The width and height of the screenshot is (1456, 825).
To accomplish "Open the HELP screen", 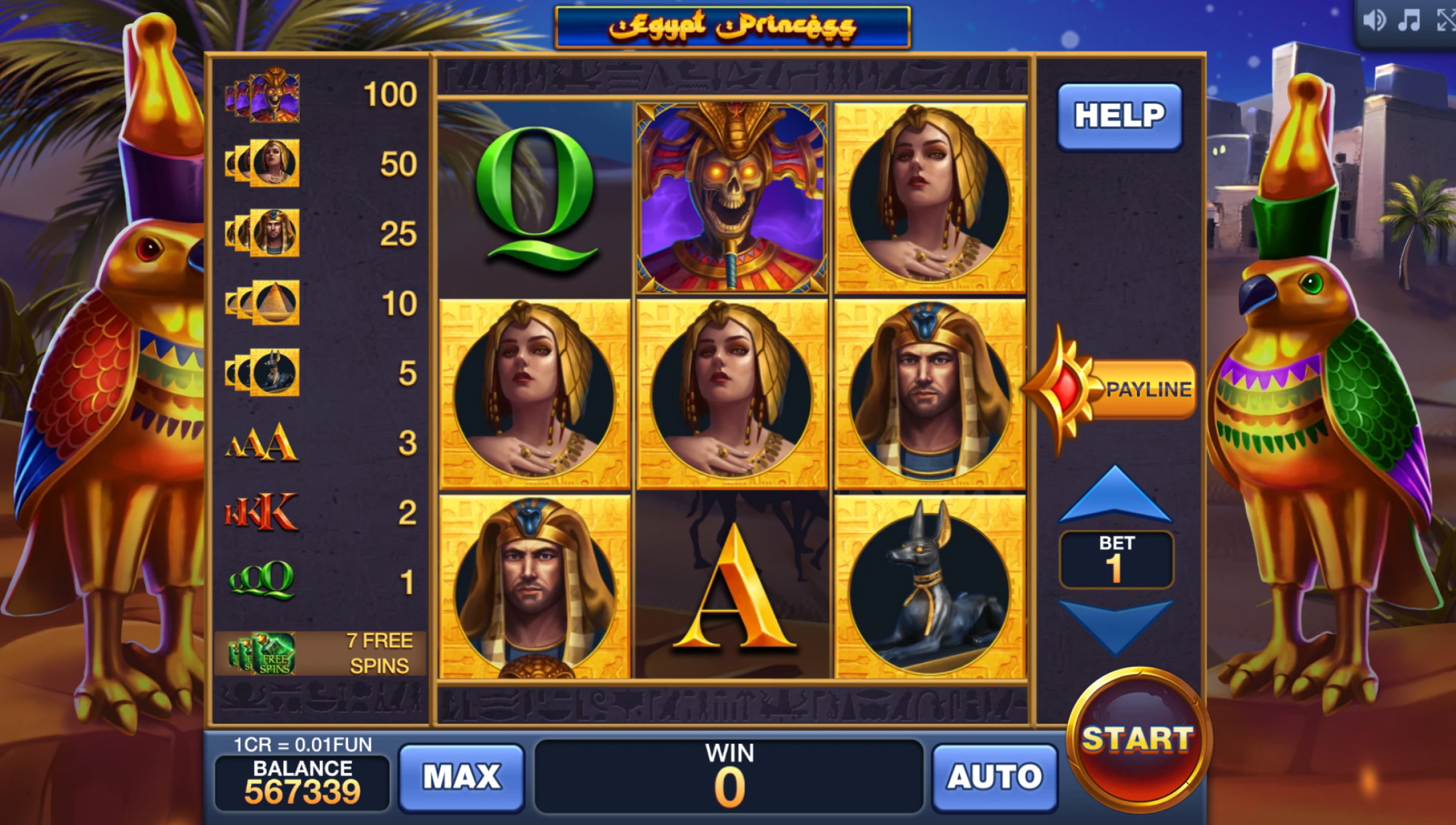I will (x=1119, y=116).
